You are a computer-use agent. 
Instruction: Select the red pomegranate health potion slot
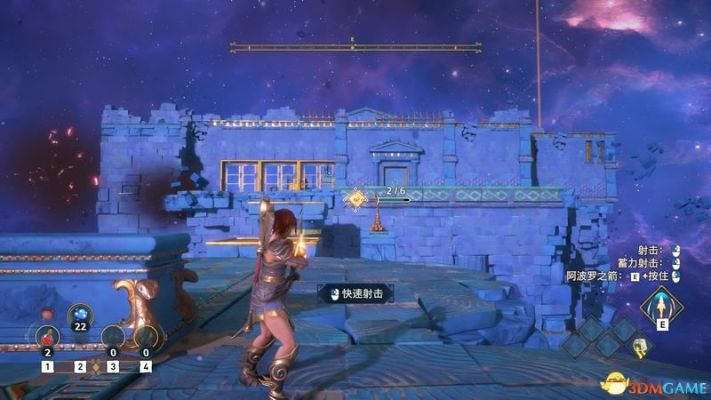pos(47,336)
